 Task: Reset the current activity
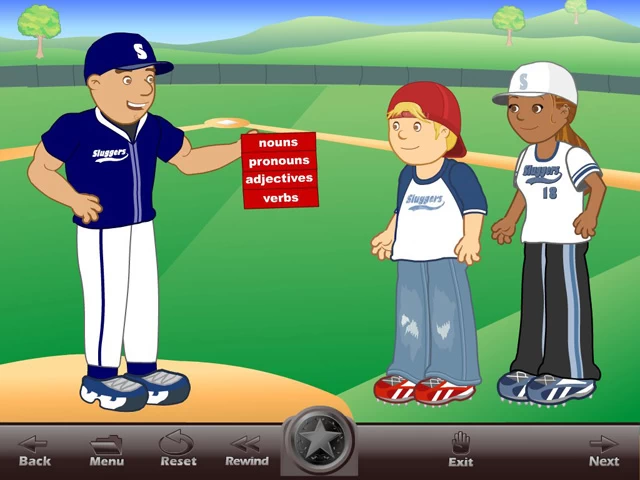(178, 450)
